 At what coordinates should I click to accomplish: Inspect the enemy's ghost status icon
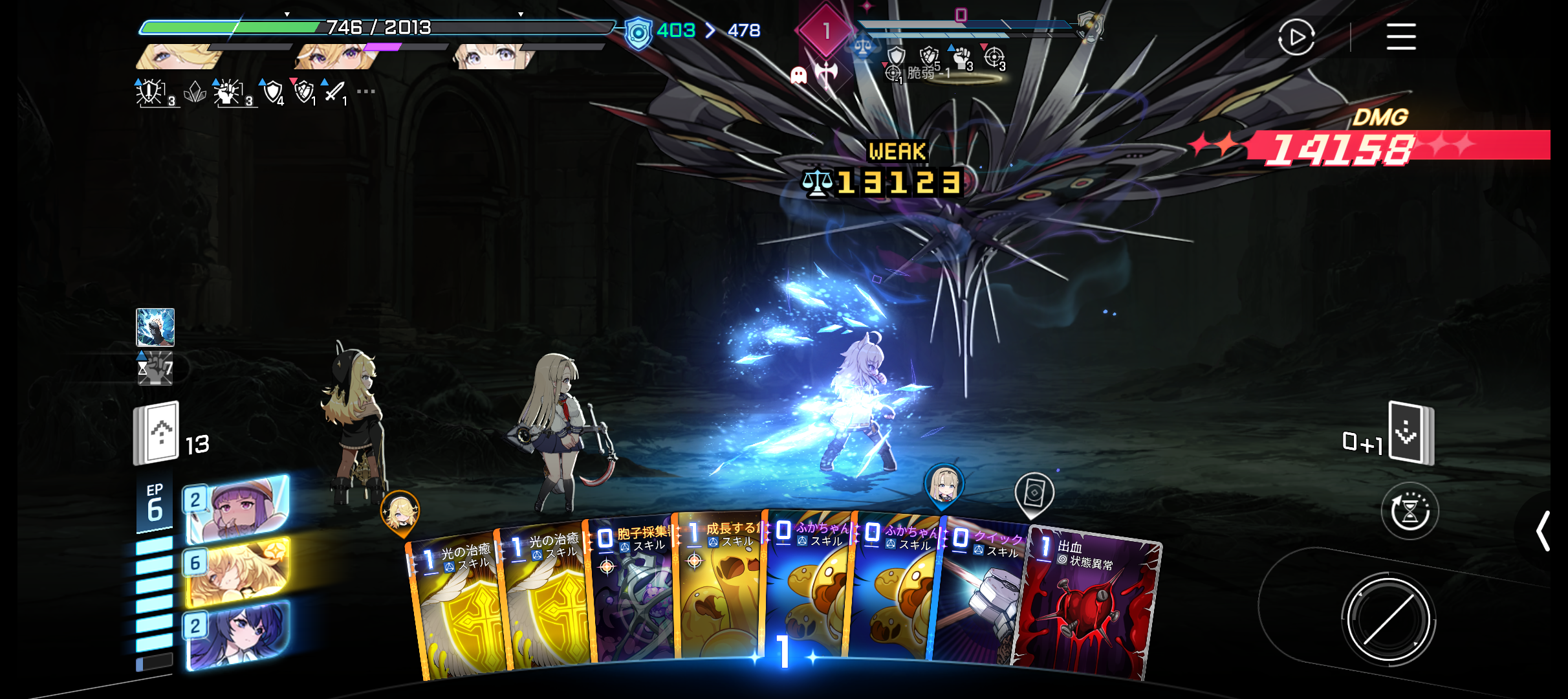(799, 76)
